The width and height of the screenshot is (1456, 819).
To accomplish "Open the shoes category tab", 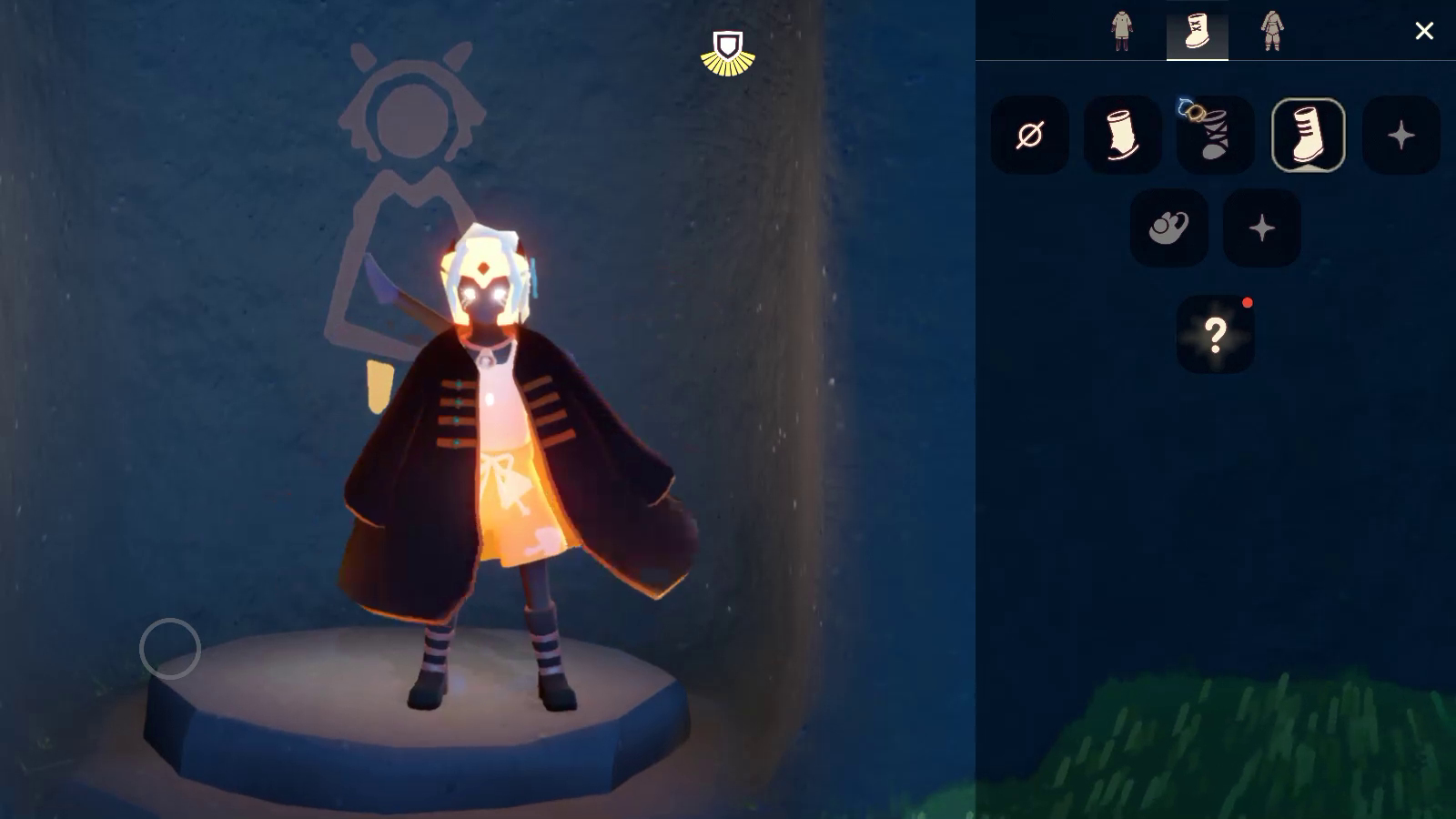I will coord(1197,31).
